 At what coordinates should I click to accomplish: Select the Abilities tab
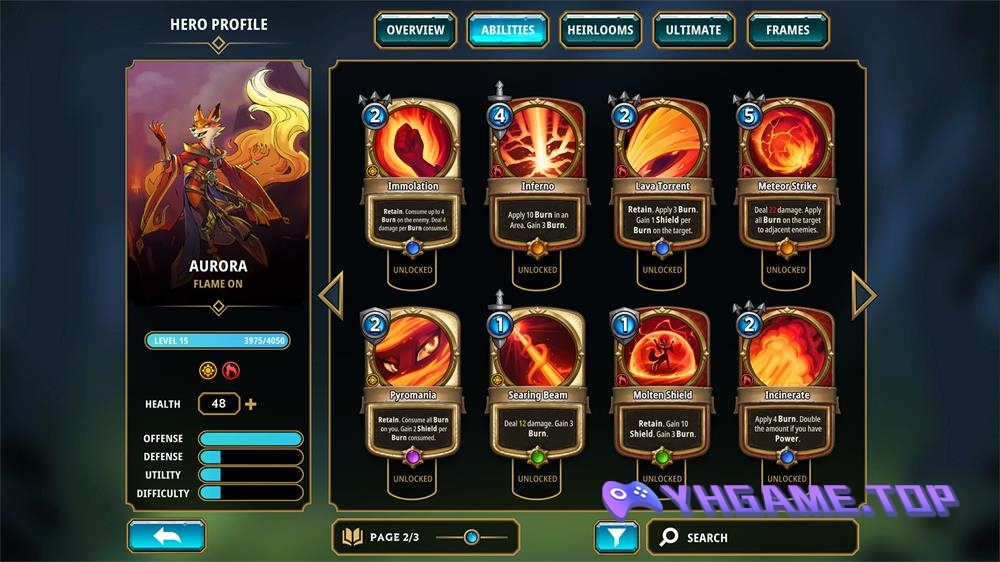[508, 30]
